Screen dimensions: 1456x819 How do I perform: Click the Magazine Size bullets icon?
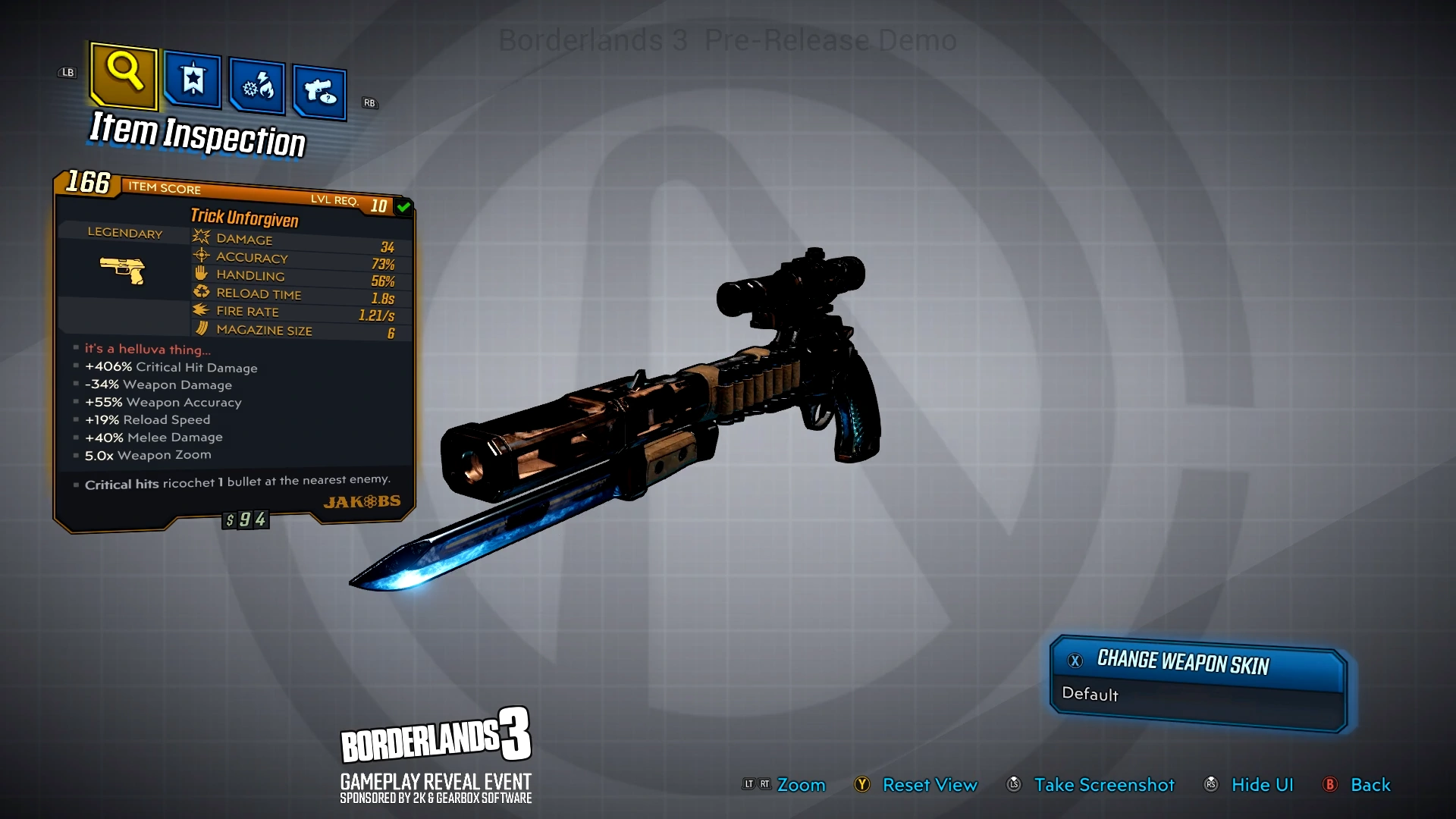pyautogui.click(x=201, y=328)
